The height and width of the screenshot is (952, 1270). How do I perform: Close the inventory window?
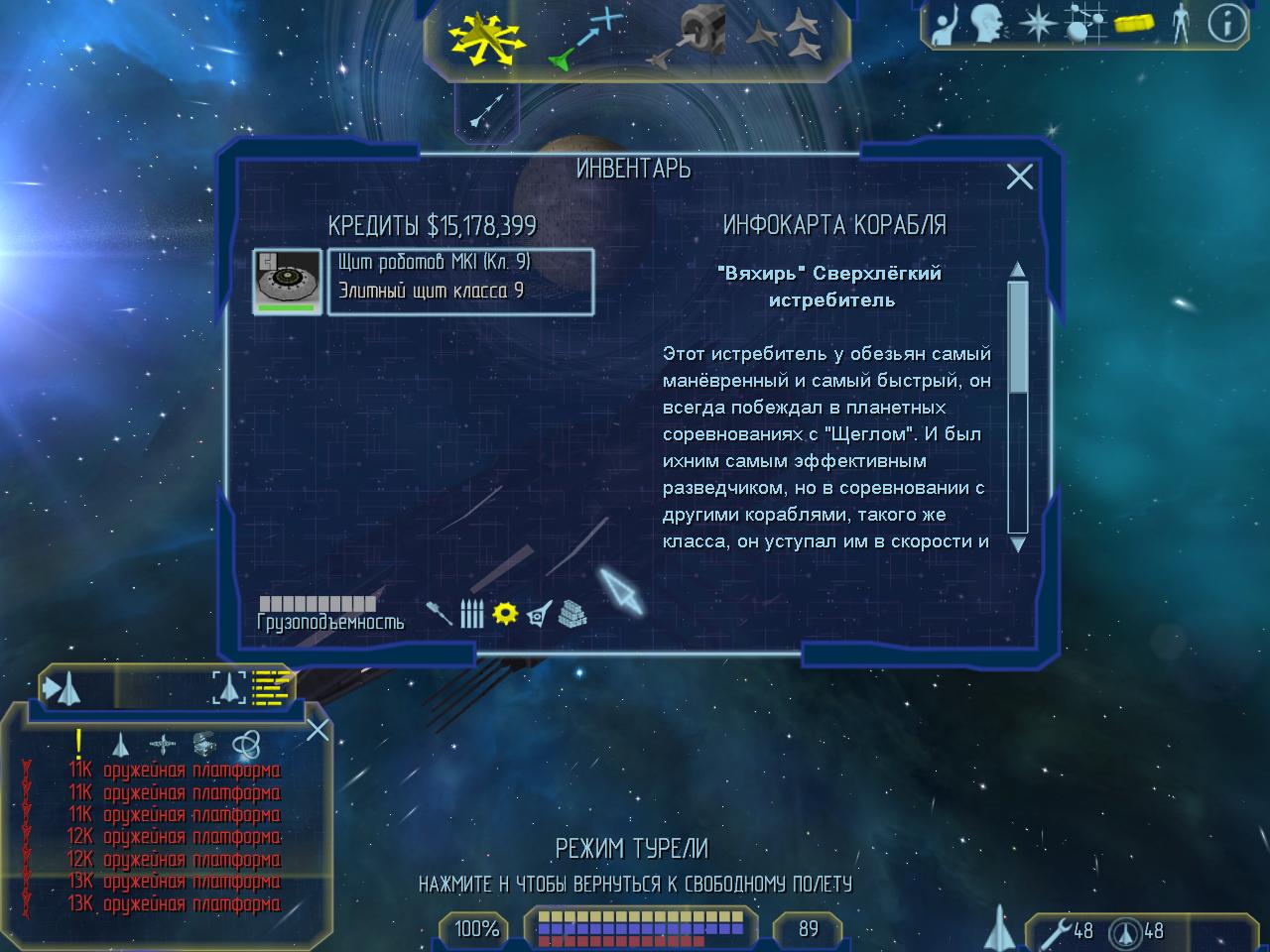(1019, 178)
